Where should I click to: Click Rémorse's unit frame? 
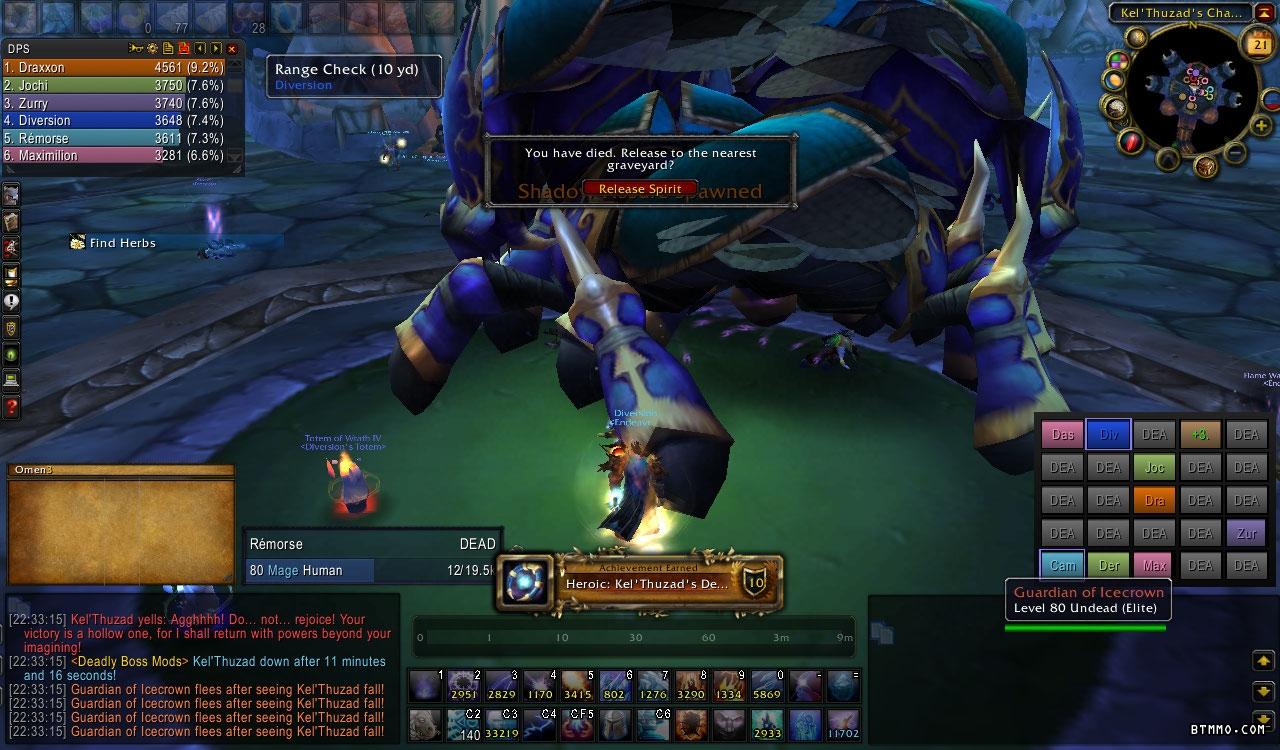point(372,557)
